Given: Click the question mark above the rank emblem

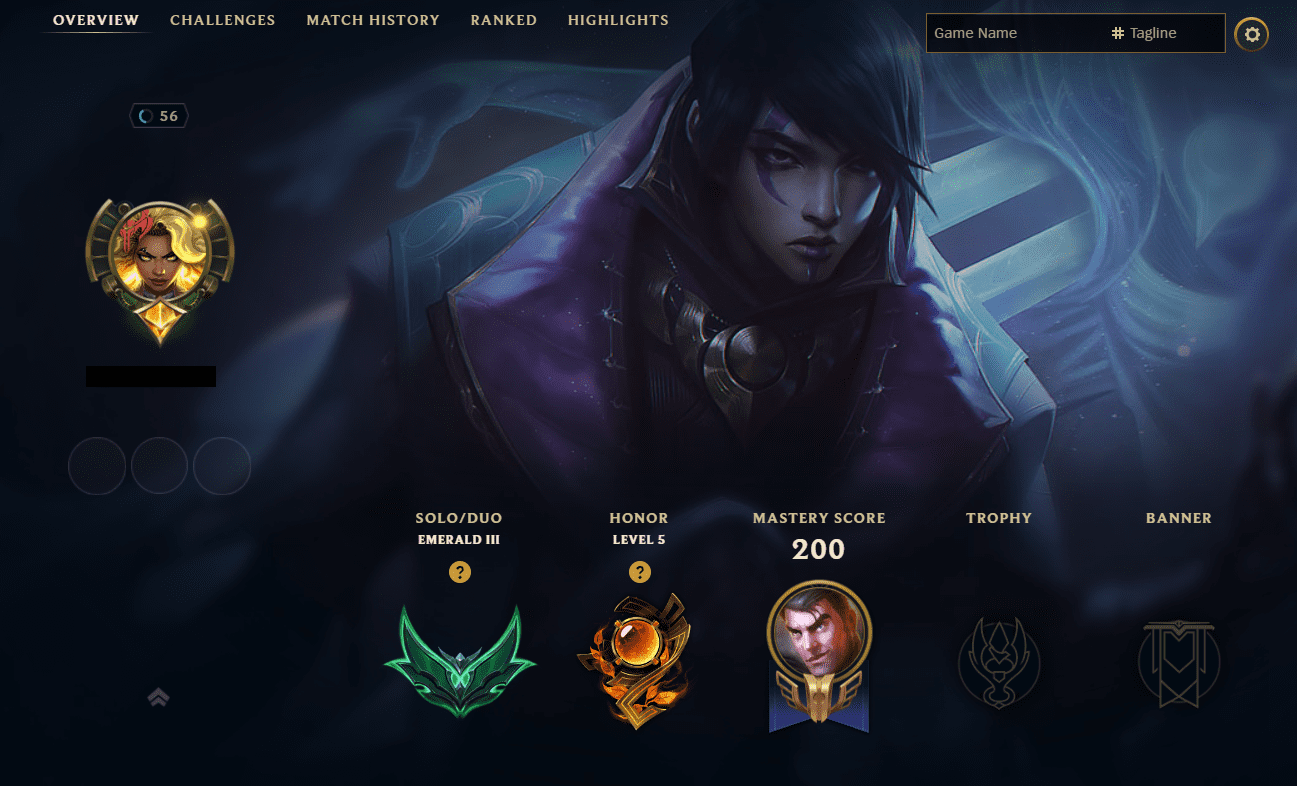Looking at the screenshot, I should click(x=460, y=572).
